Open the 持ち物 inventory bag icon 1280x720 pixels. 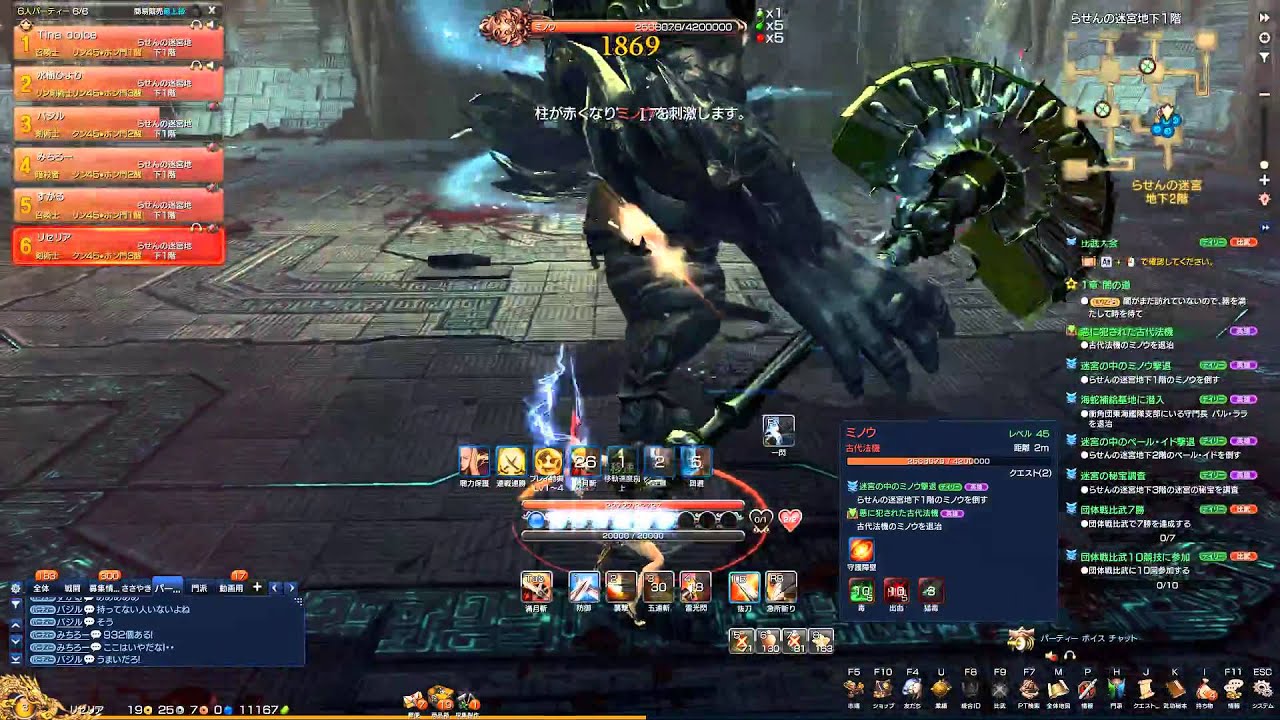[x=1205, y=689]
